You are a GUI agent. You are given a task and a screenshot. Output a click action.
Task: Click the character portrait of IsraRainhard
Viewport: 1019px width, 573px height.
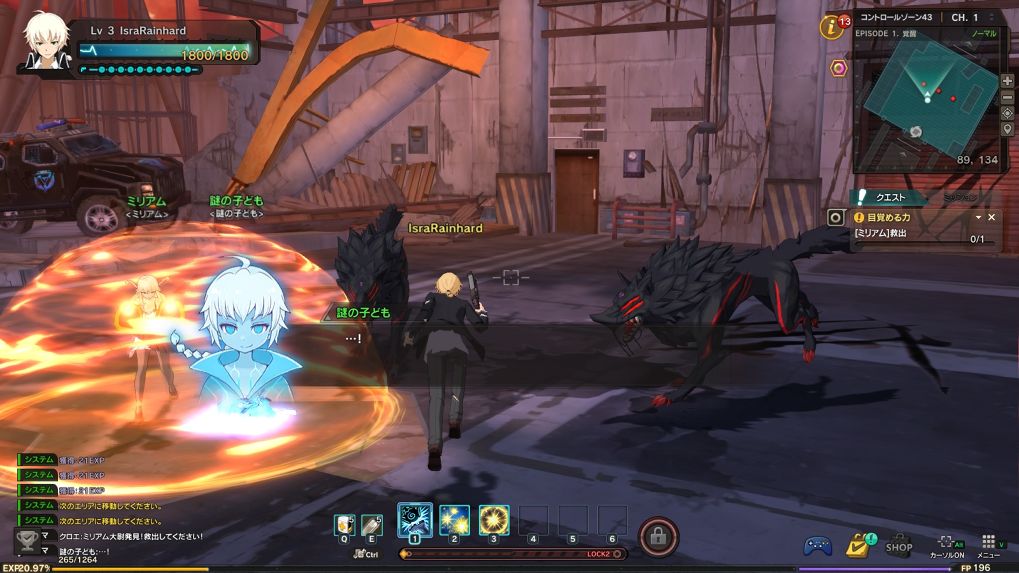pyautogui.click(x=47, y=42)
